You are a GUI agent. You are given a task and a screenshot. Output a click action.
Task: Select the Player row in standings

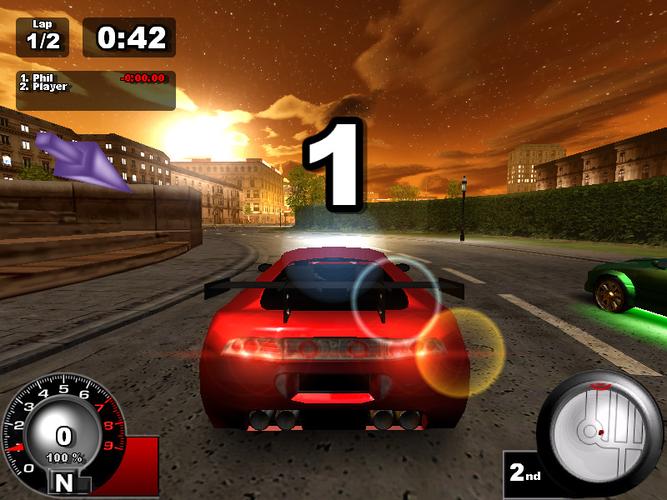point(48,87)
